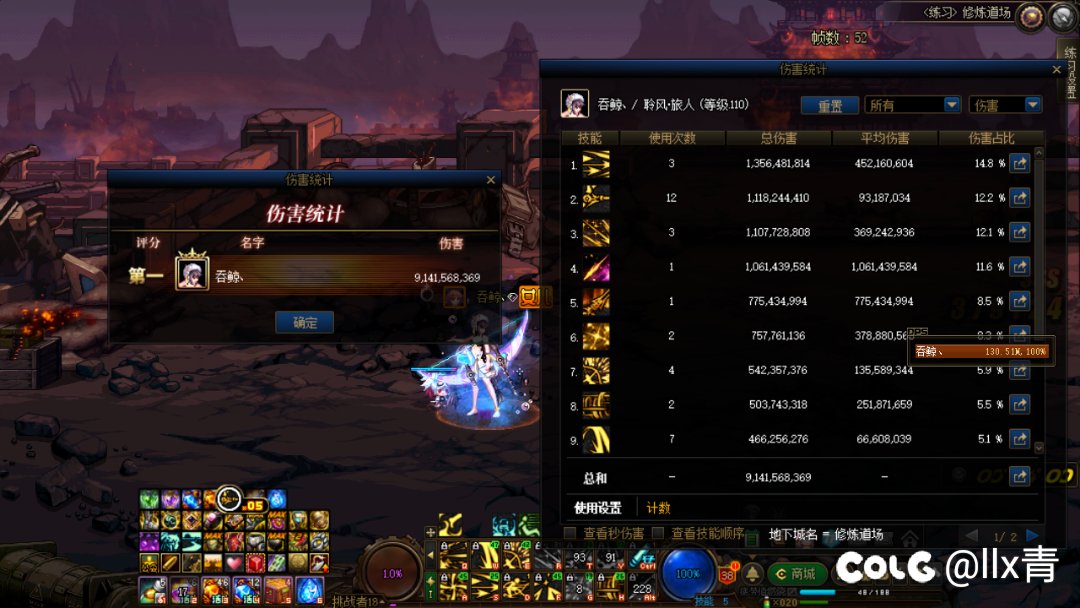1080x608 pixels.
Task: Go to the next statistics page
Action: 1032,536
